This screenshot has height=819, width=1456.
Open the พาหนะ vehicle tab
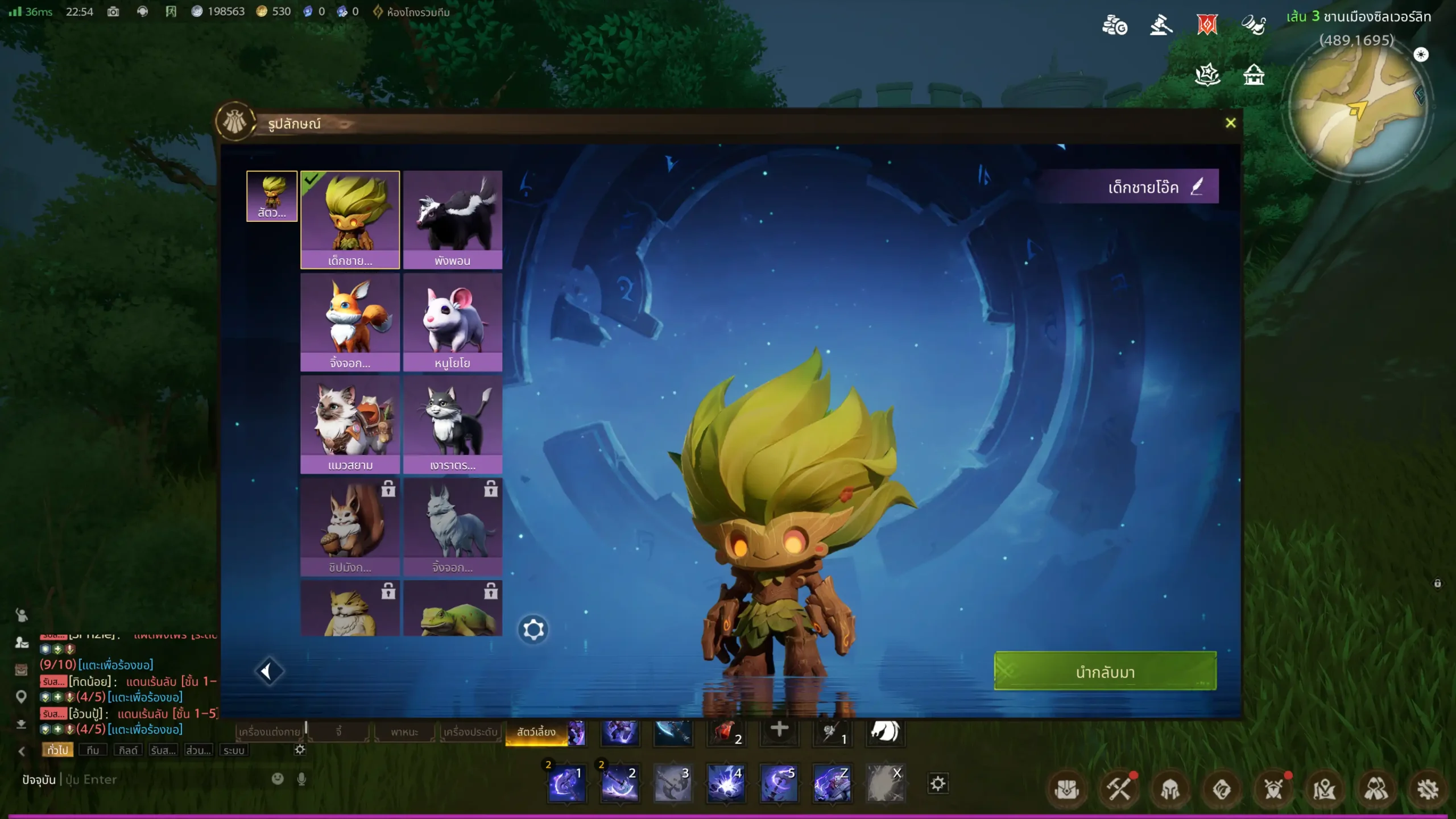(404, 732)
